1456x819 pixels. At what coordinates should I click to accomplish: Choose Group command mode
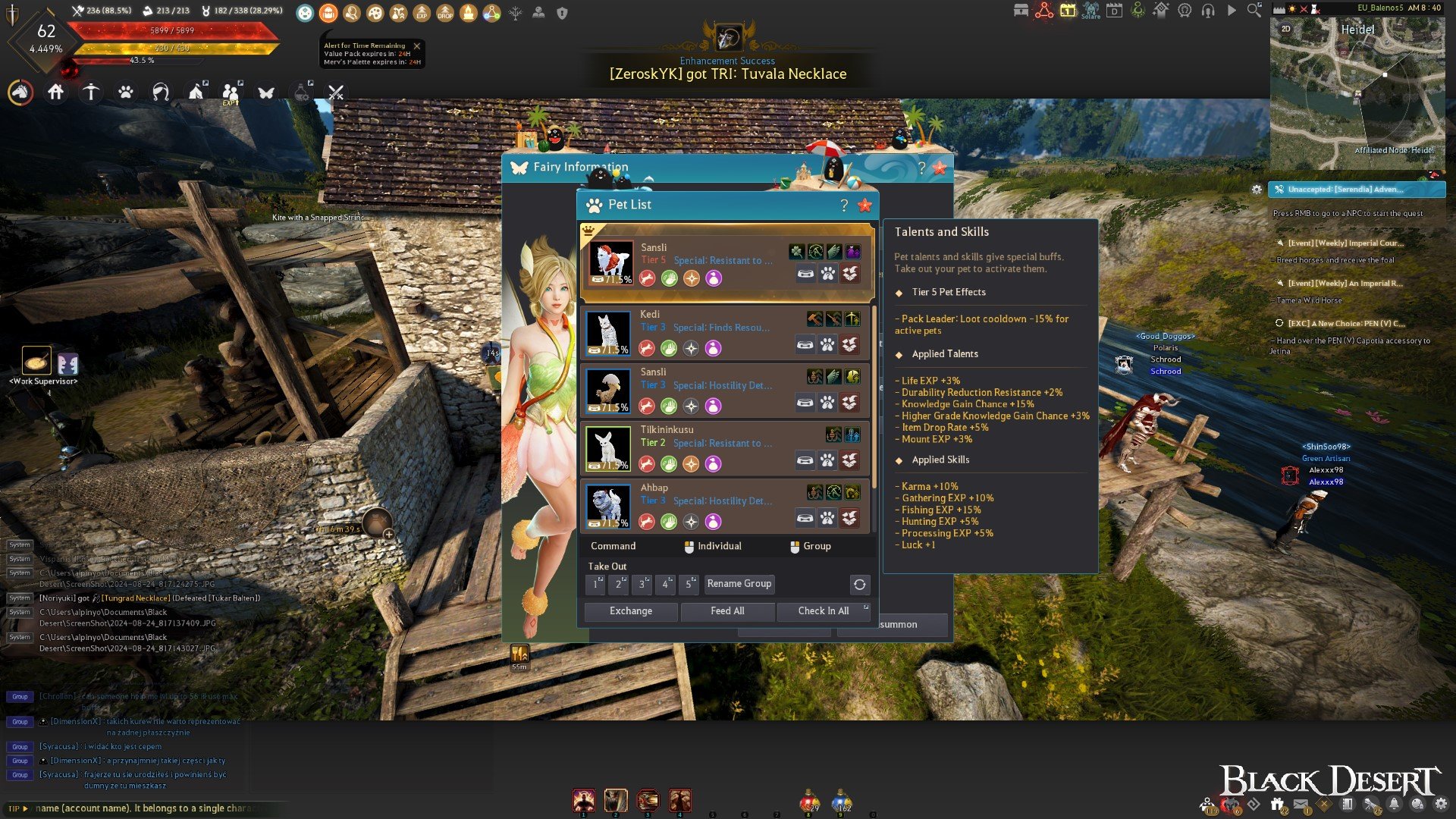coord(811,547)
